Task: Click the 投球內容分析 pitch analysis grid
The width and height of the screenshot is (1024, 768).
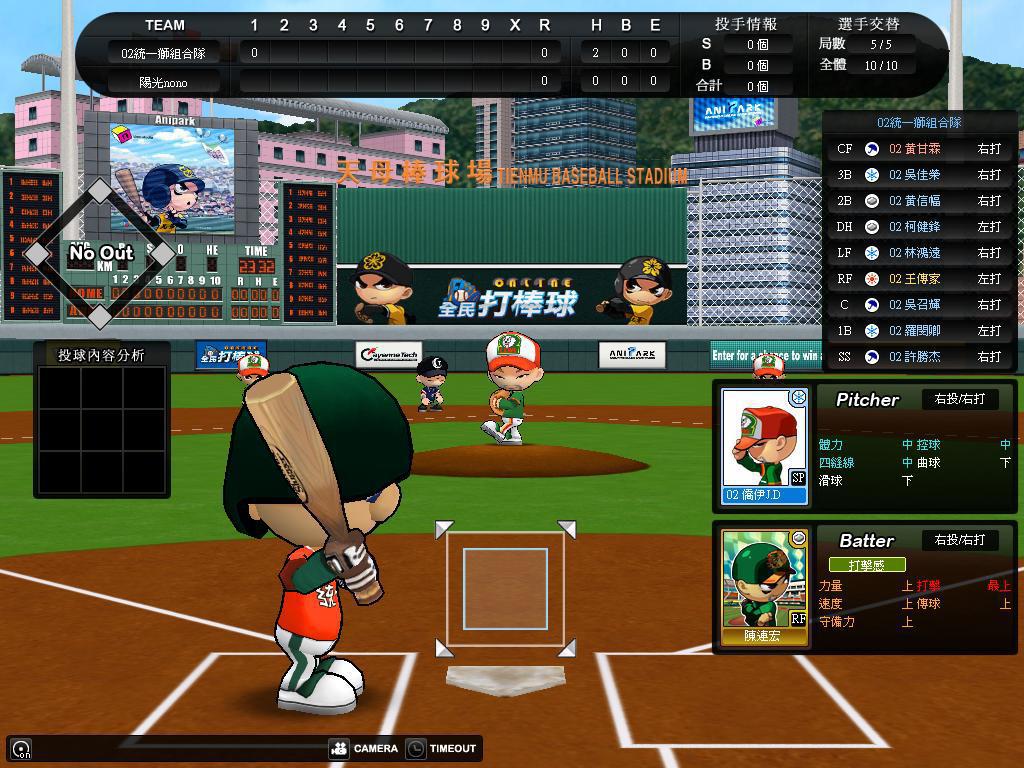Action: tap(102, 429)
